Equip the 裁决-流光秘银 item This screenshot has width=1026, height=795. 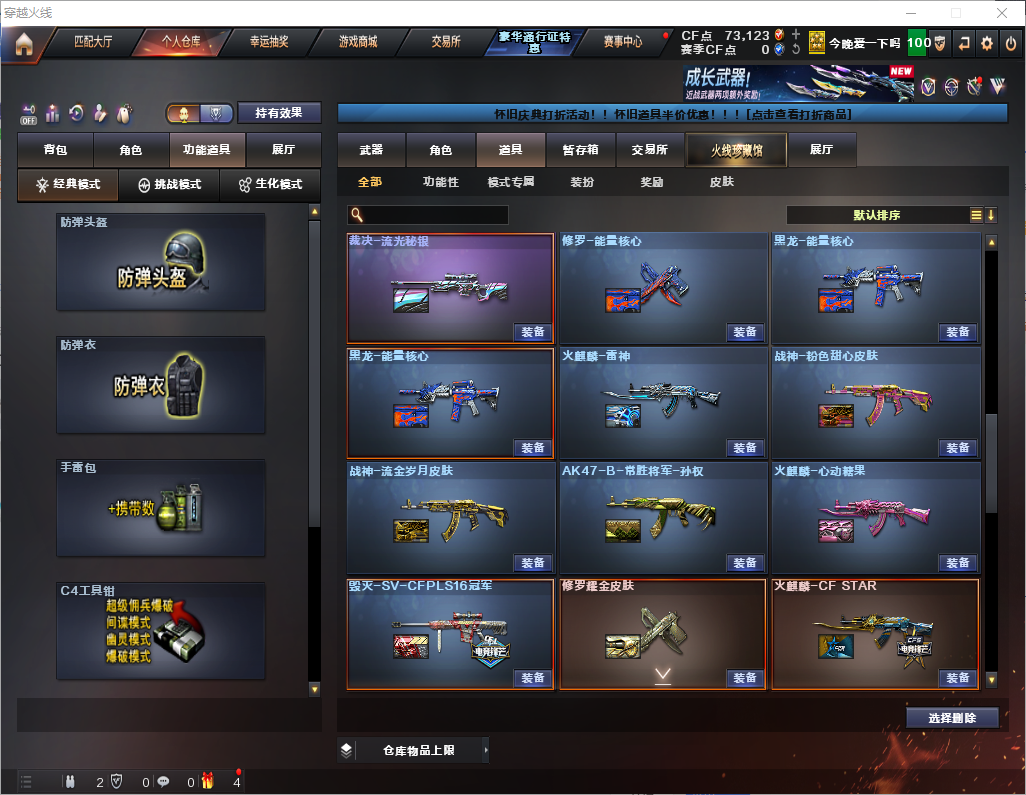click(x=533, y=332)
